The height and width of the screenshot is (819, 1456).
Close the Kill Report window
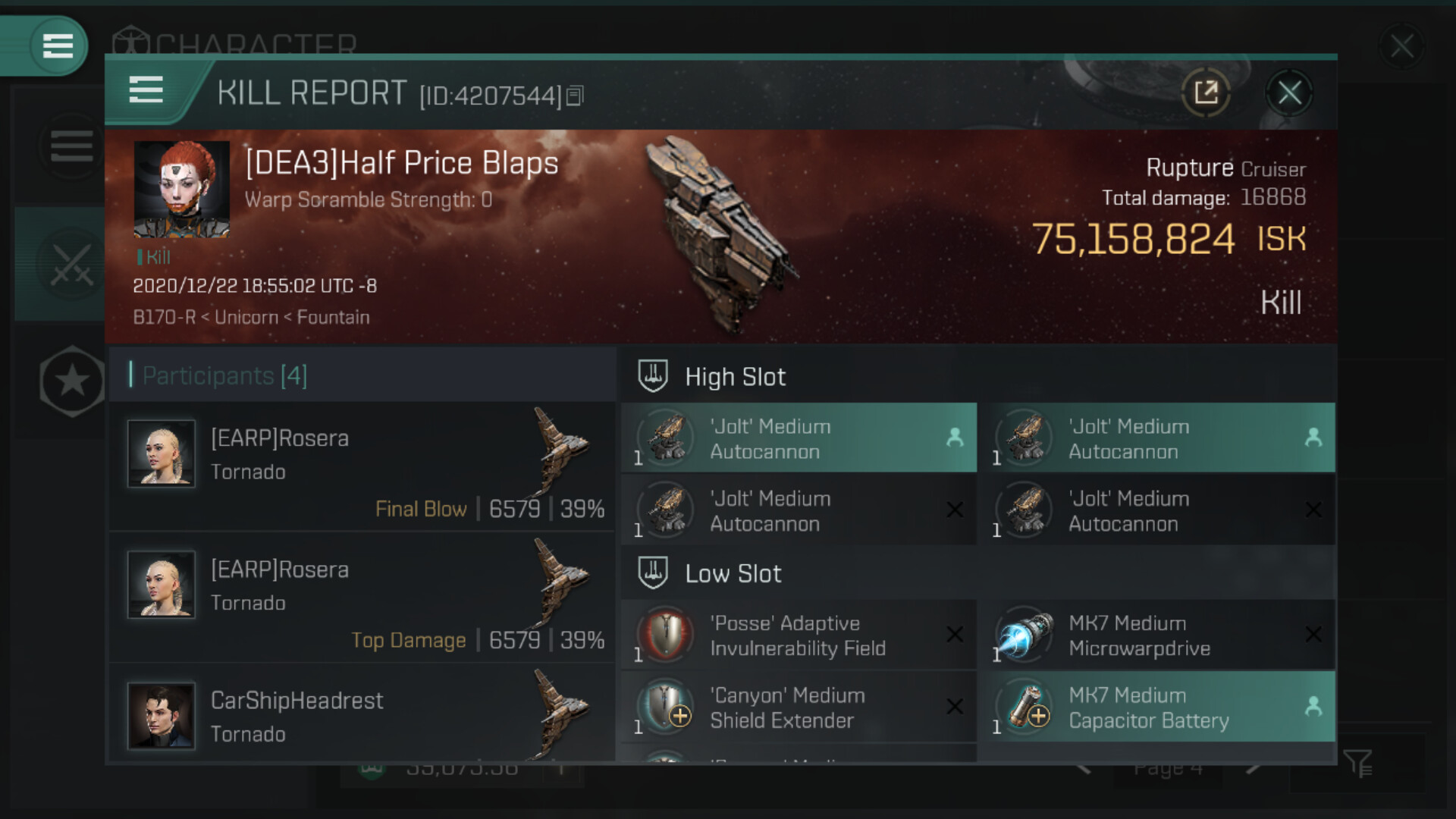pyautogui.click(x=1289, y=93)
